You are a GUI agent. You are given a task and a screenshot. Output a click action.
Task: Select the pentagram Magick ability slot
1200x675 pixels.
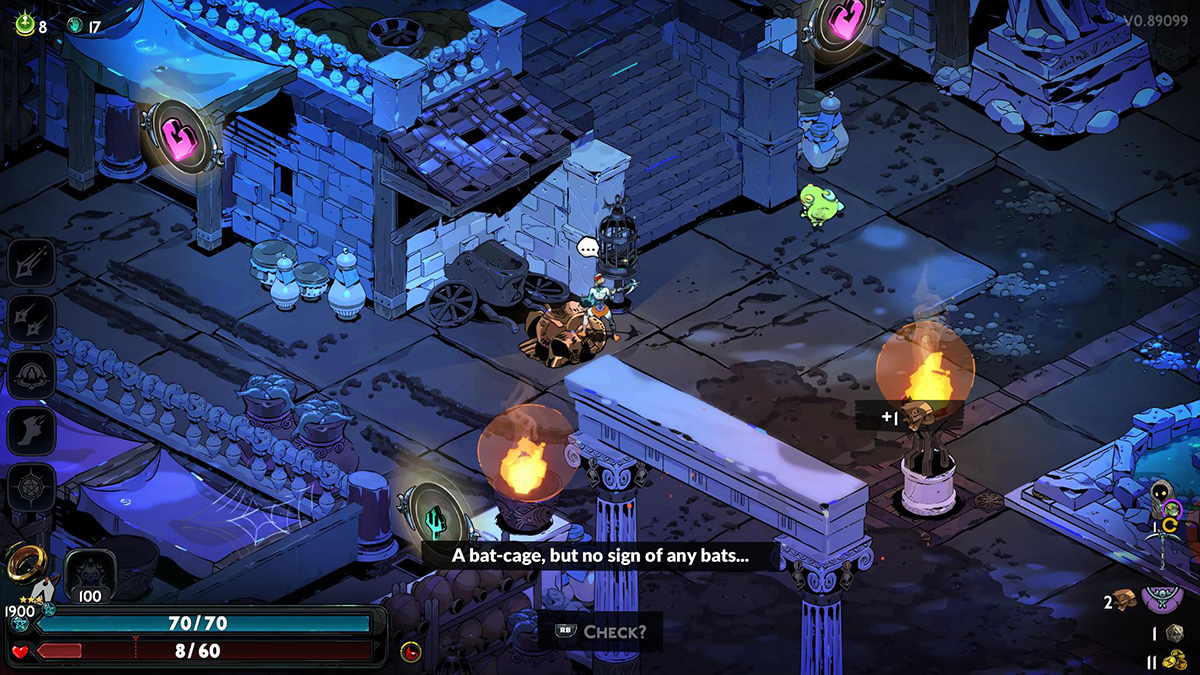pos(30,487)
